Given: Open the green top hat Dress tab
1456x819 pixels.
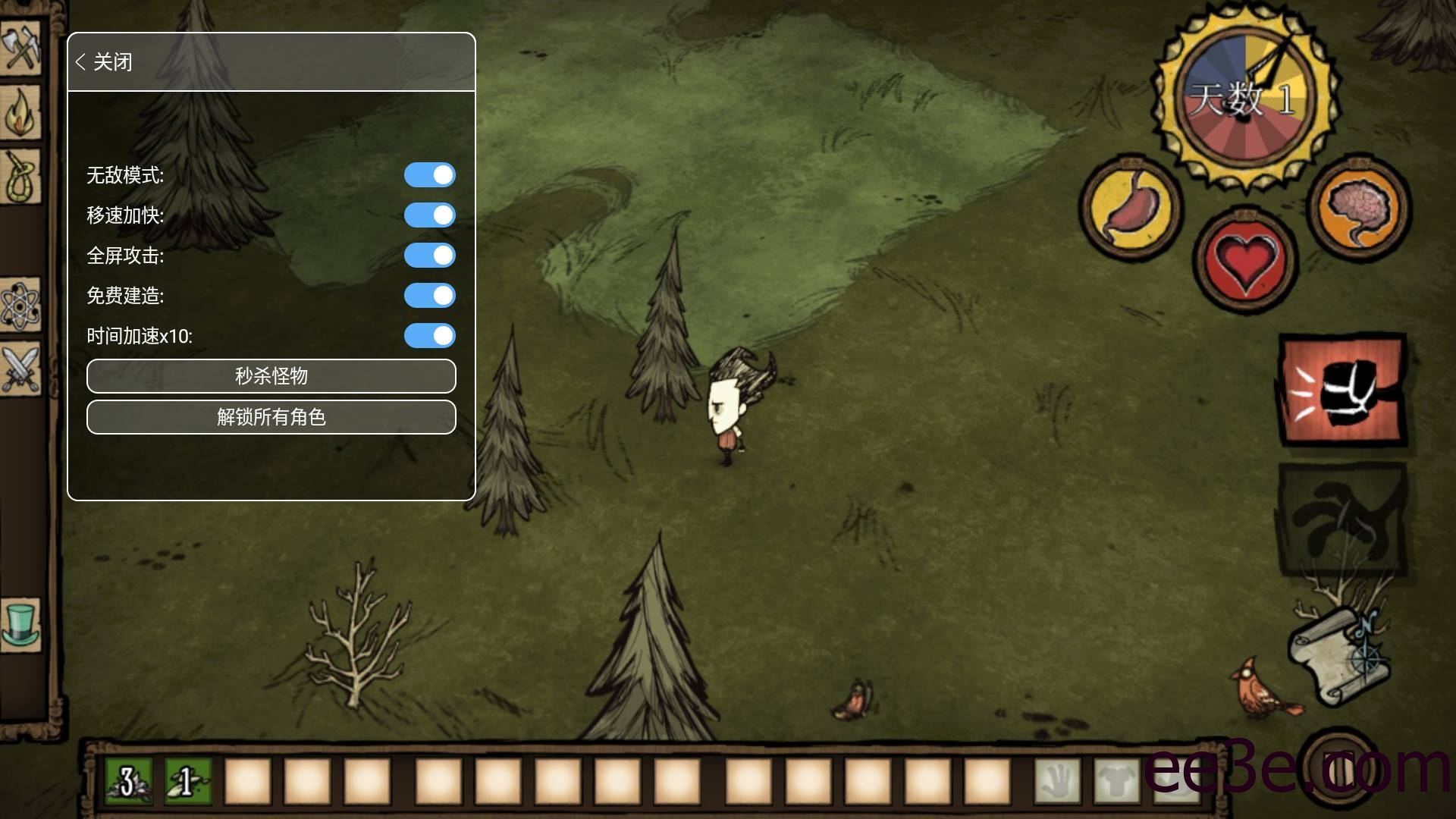Looking at the screenshot, I should (20, 623).
